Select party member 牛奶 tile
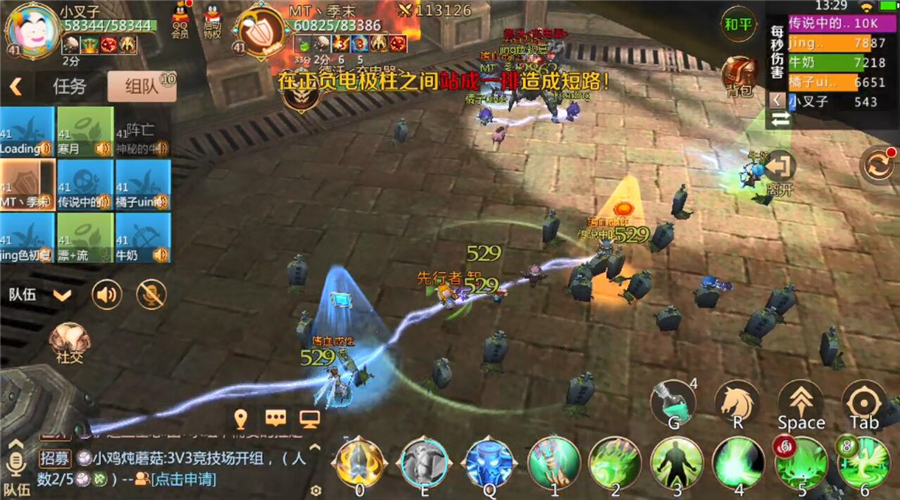Image resolution: width=900 pixels, height=500 pixels. pyautogui.click(x=143, y=239)
